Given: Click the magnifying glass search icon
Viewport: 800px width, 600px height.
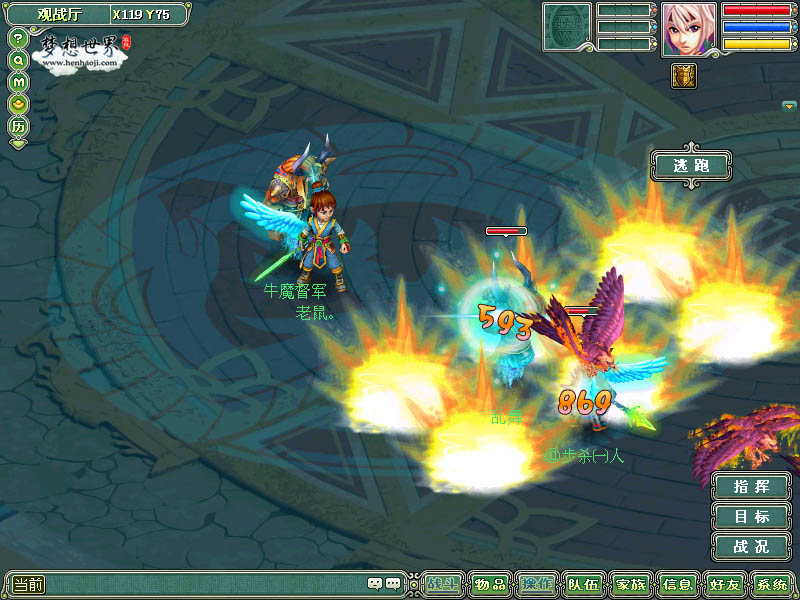Looking at the screenshot, I should 18,59.
